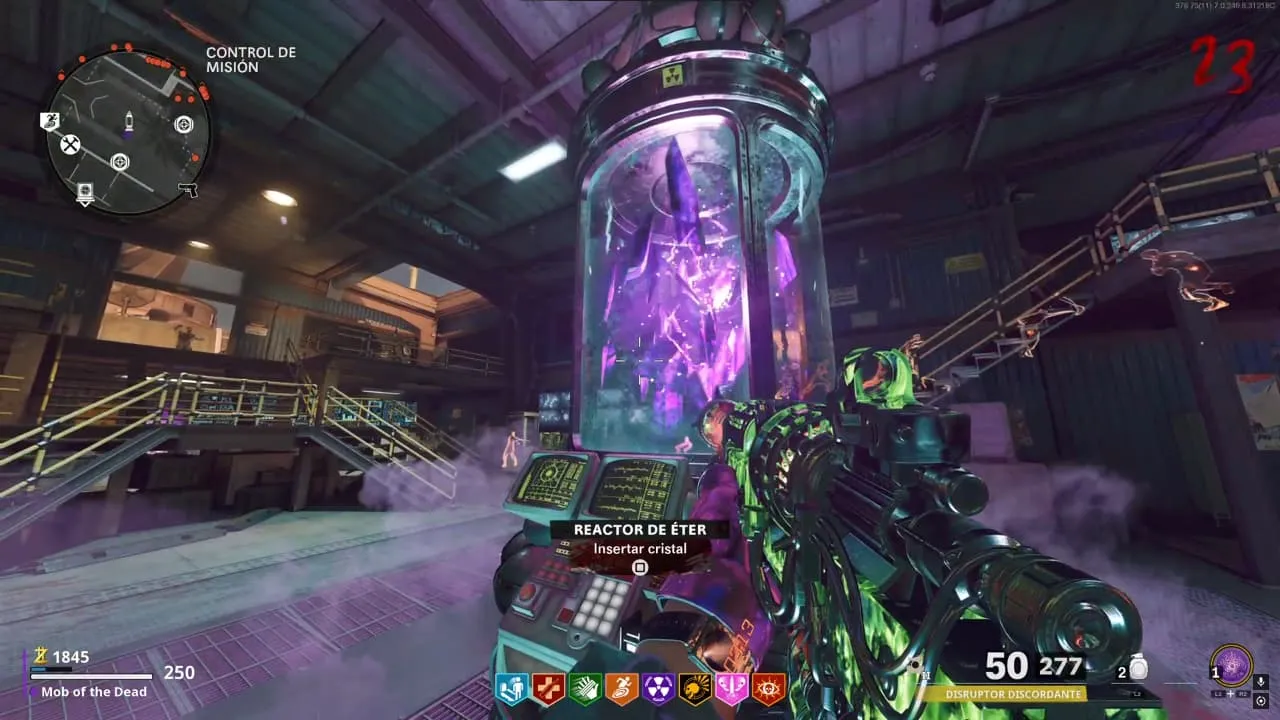
Task: Click the circular minimap
Action: [x=128, y=128]
